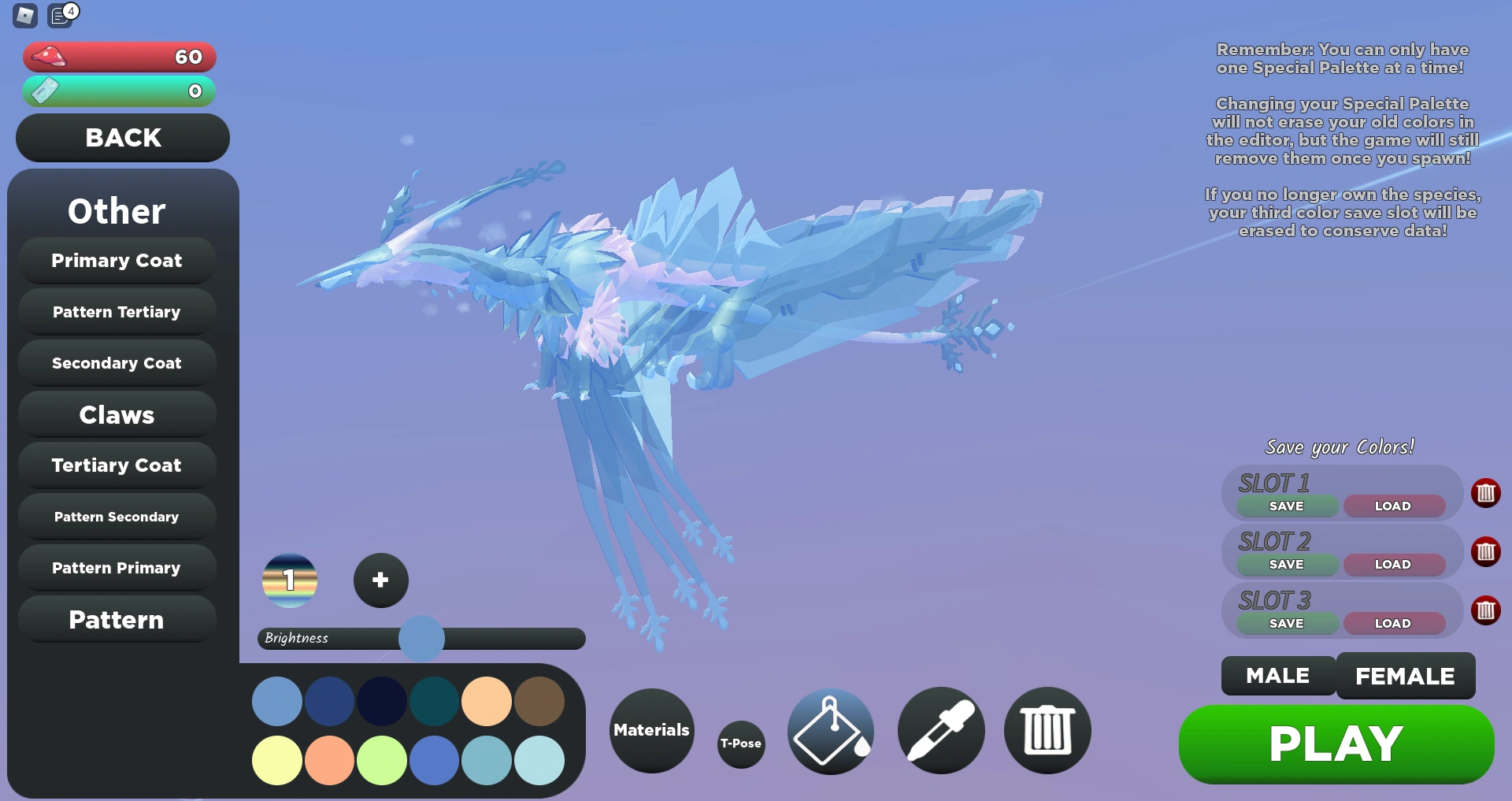
Task: Add a new palette with the plus icon
Action: (380, 580)
